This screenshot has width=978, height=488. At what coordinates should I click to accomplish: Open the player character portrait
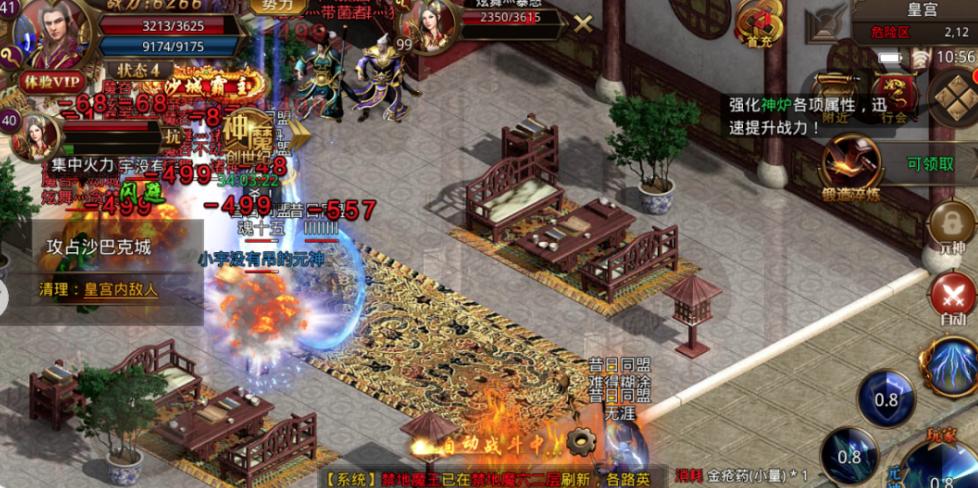coord(51,34)
